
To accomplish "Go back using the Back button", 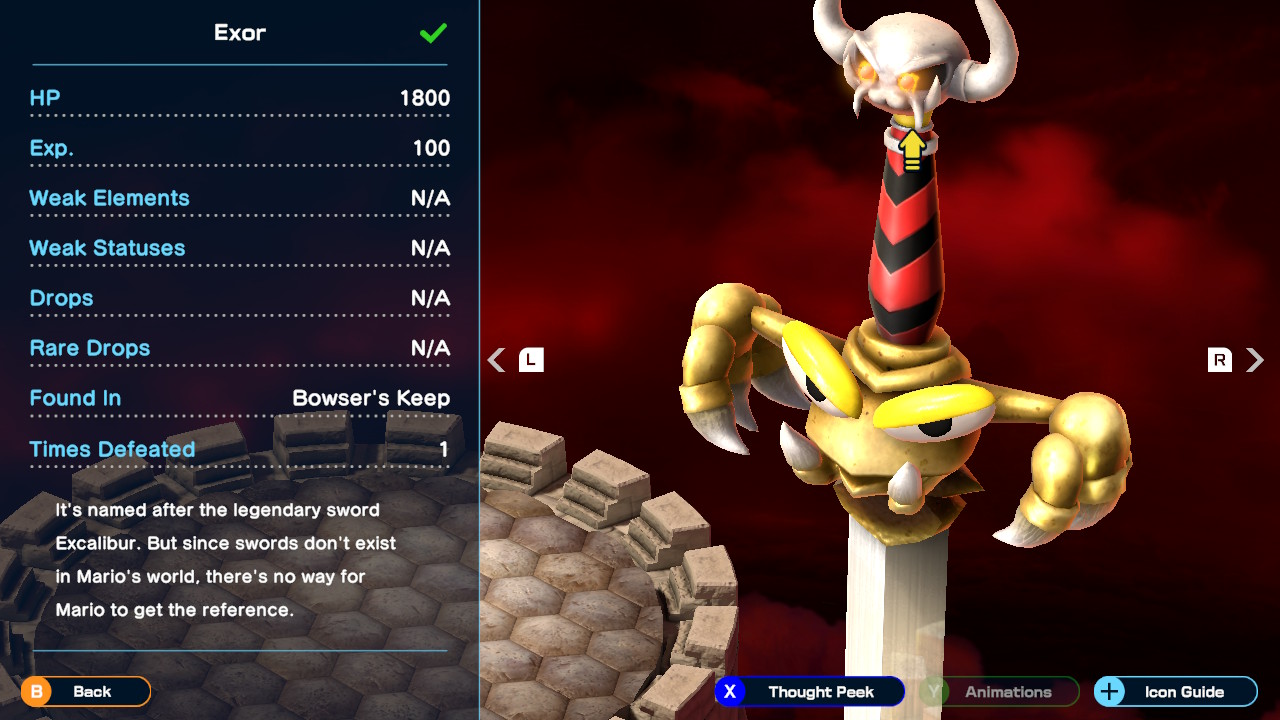I will (86, 691).
